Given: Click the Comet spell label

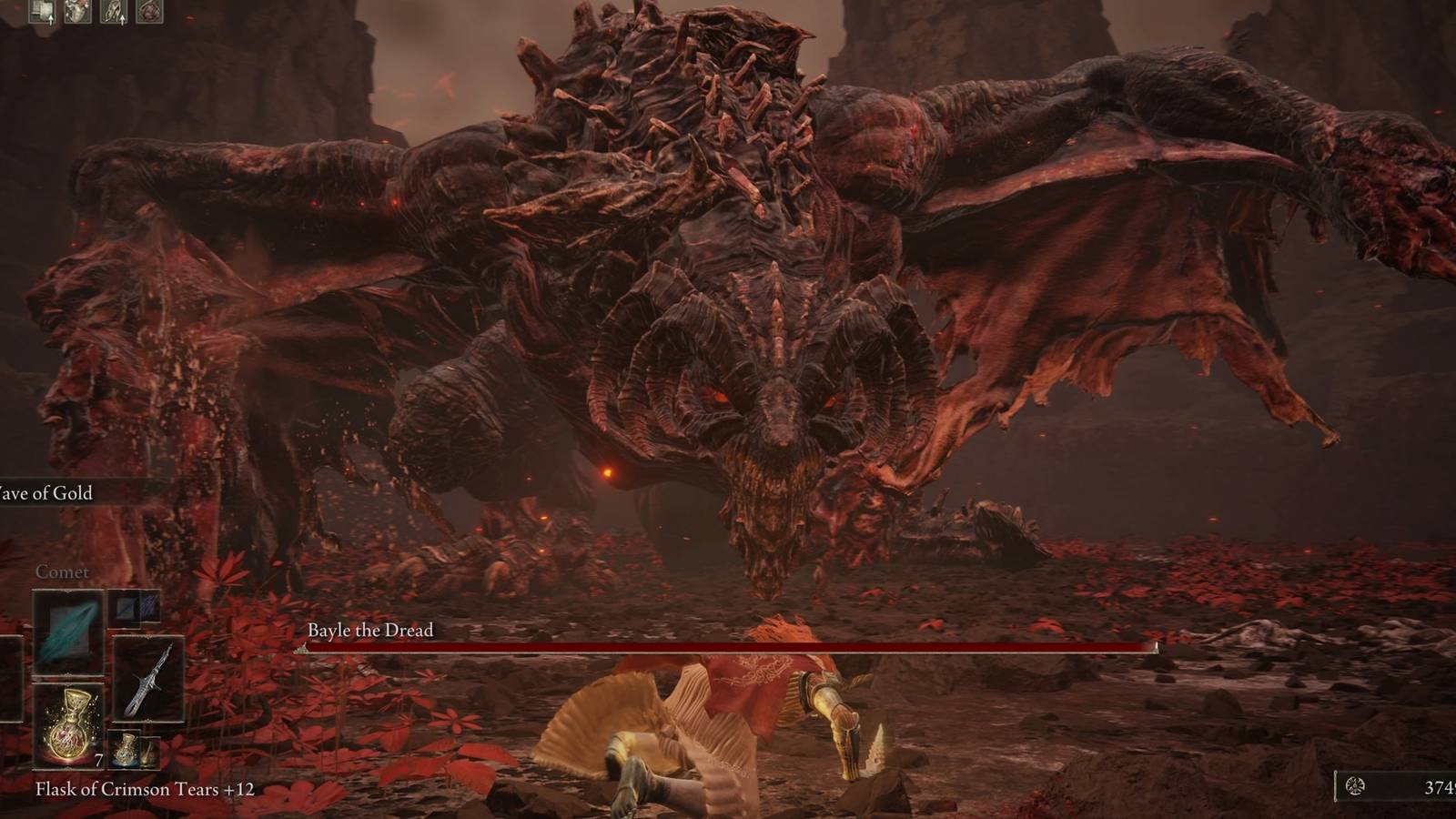Looking at the screenshot, I should [62, 572].
